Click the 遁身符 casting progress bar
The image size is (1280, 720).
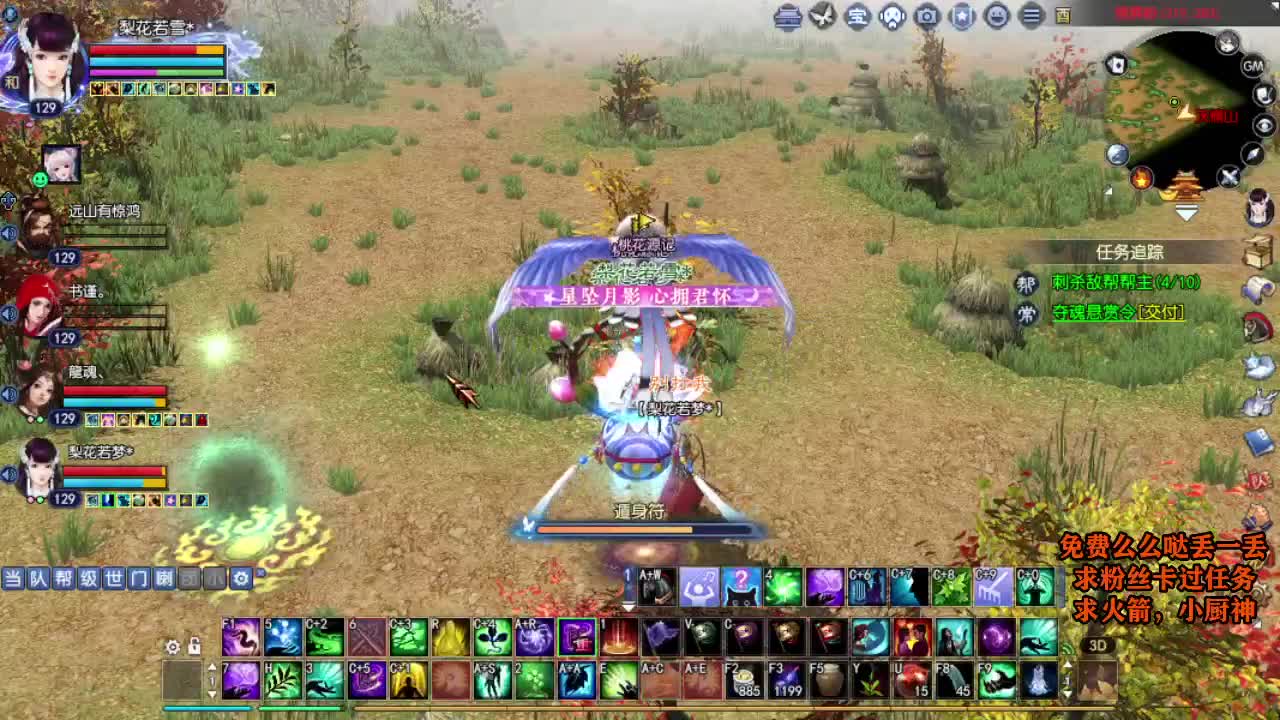640,528
